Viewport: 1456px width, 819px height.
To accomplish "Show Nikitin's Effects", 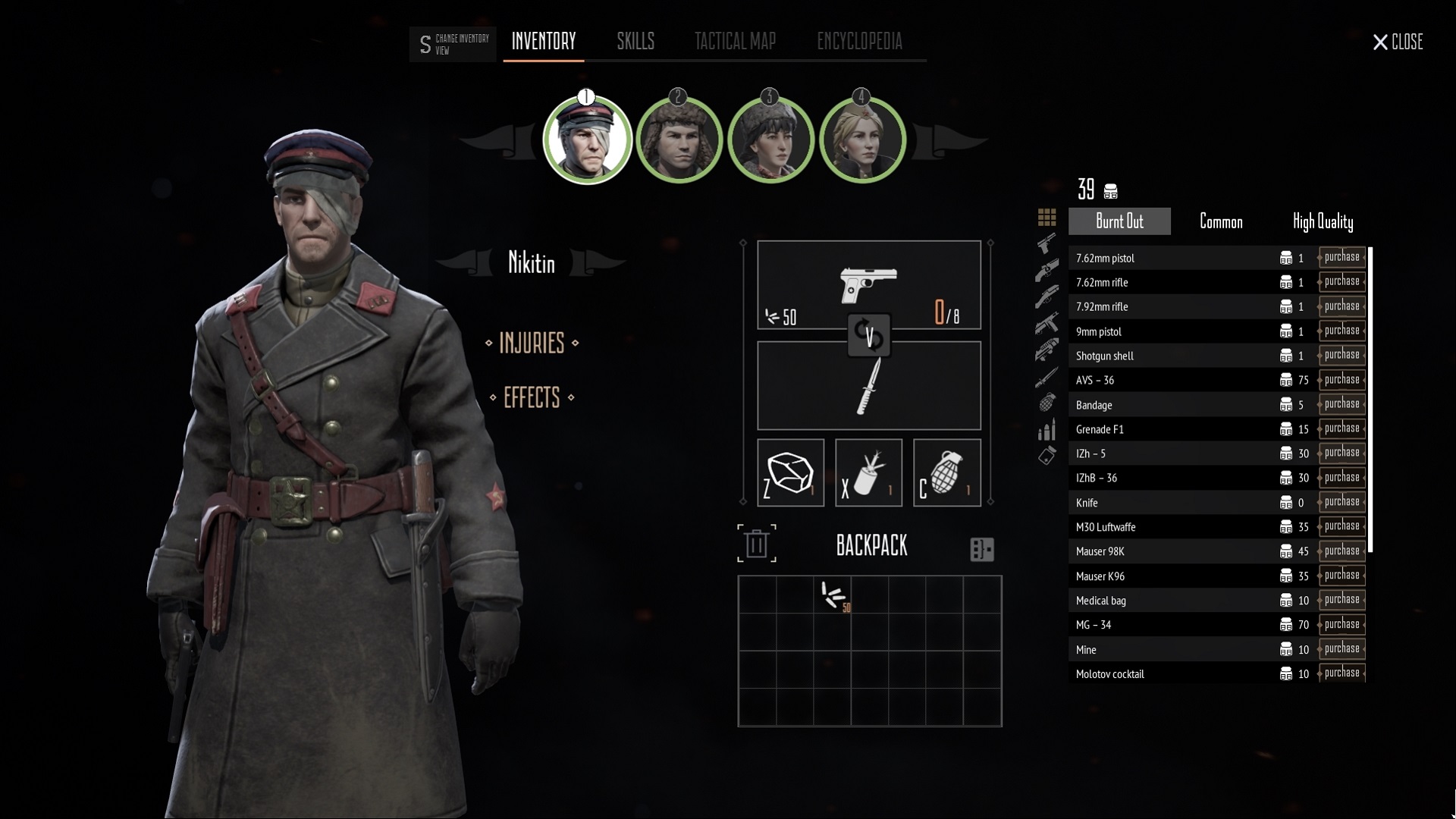I will (532, 398).
